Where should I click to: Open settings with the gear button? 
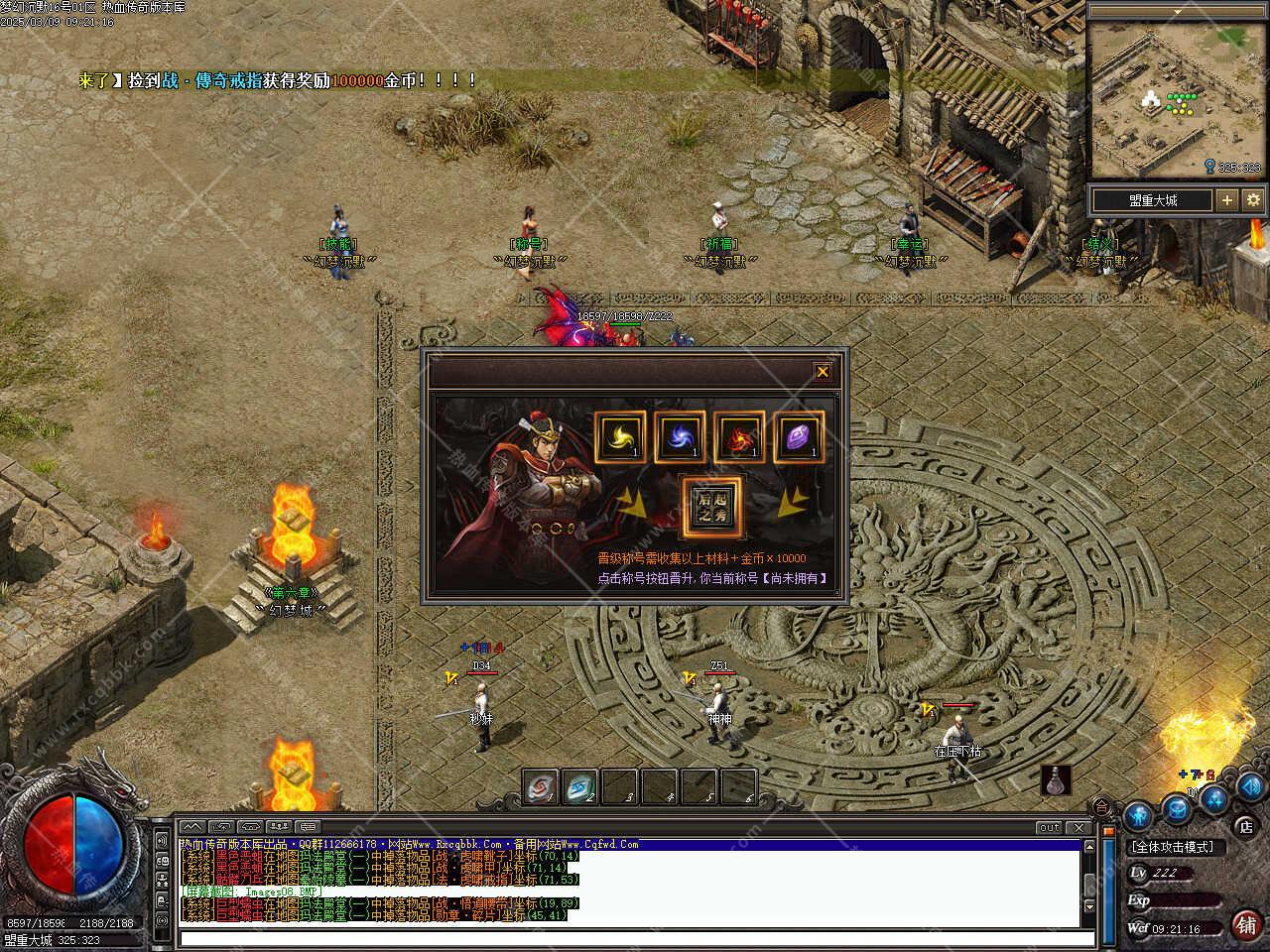tap(1253, 200)
